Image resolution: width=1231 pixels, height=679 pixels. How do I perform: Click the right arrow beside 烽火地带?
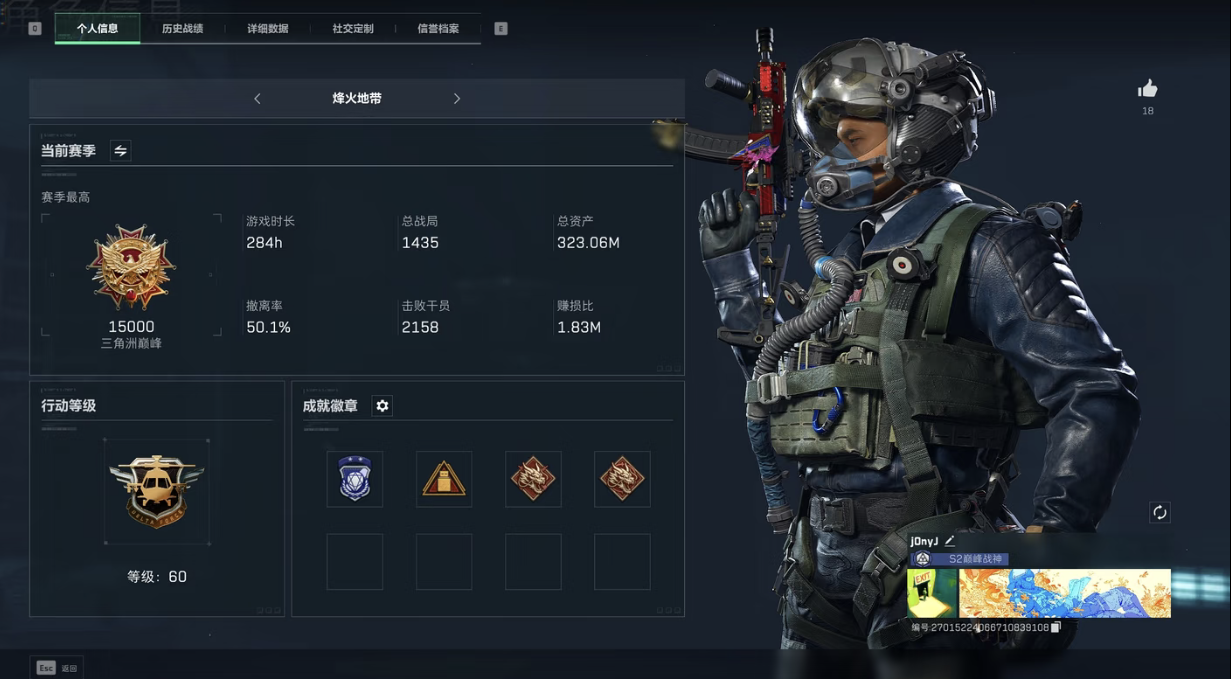(457, 99)
